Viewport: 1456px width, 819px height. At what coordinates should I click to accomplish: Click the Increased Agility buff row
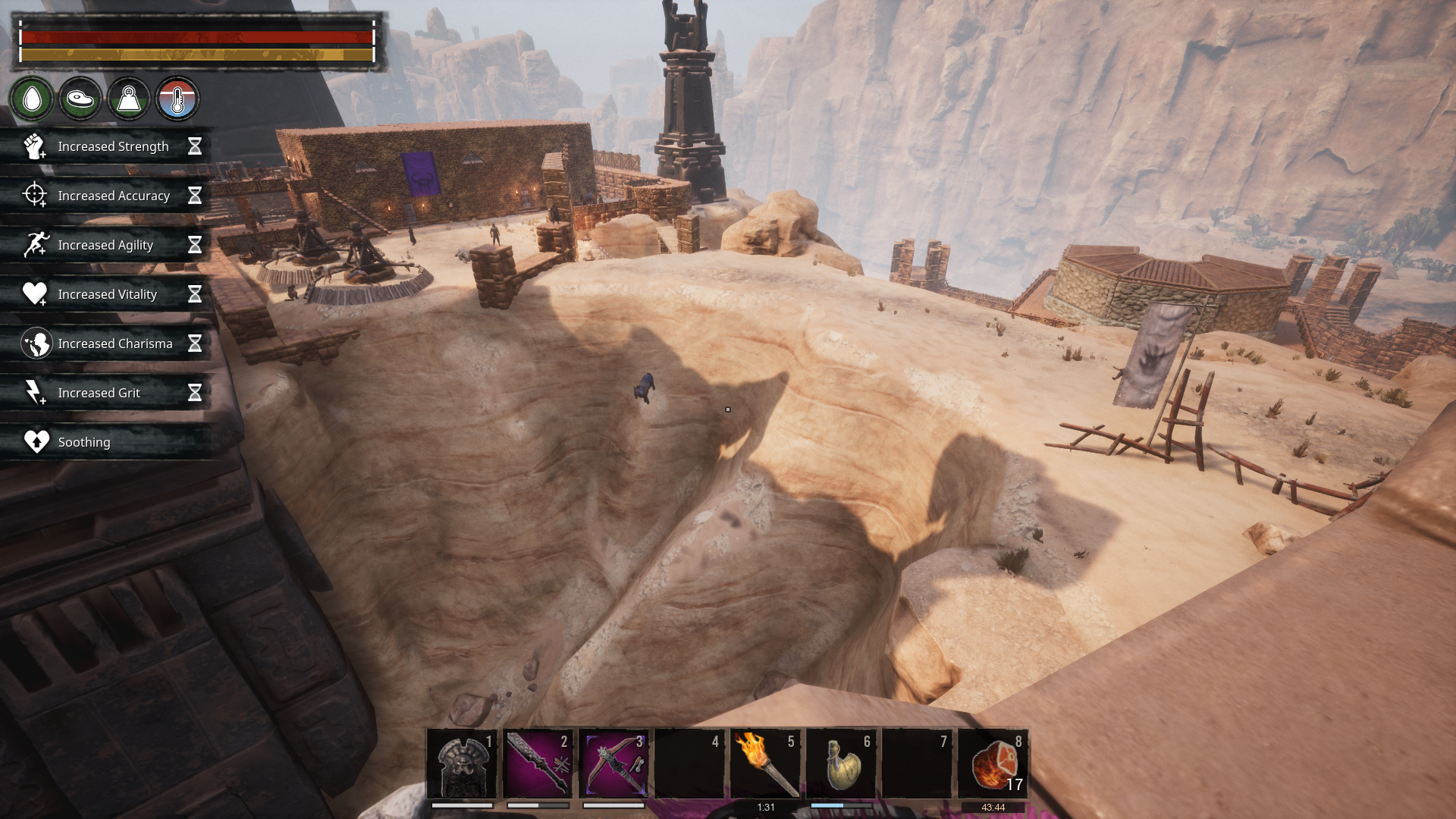tap(106, 245)
